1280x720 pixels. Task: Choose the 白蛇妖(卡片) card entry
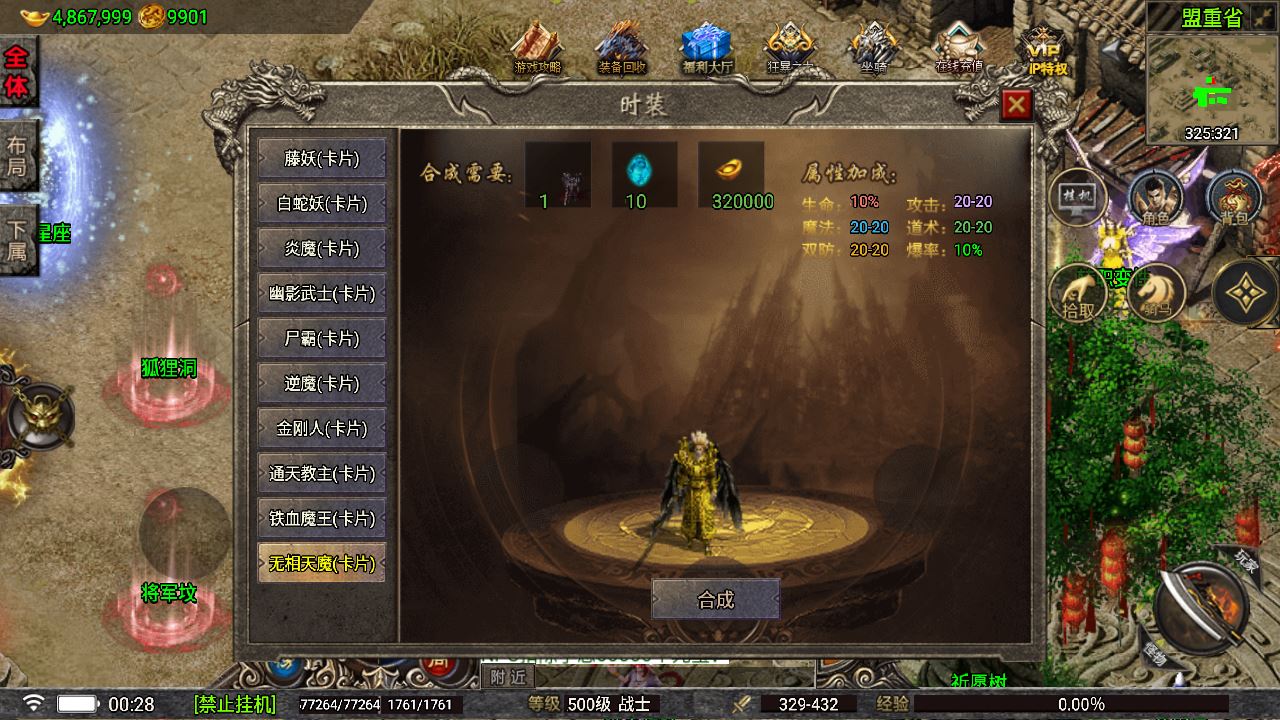tap(321, 203)
